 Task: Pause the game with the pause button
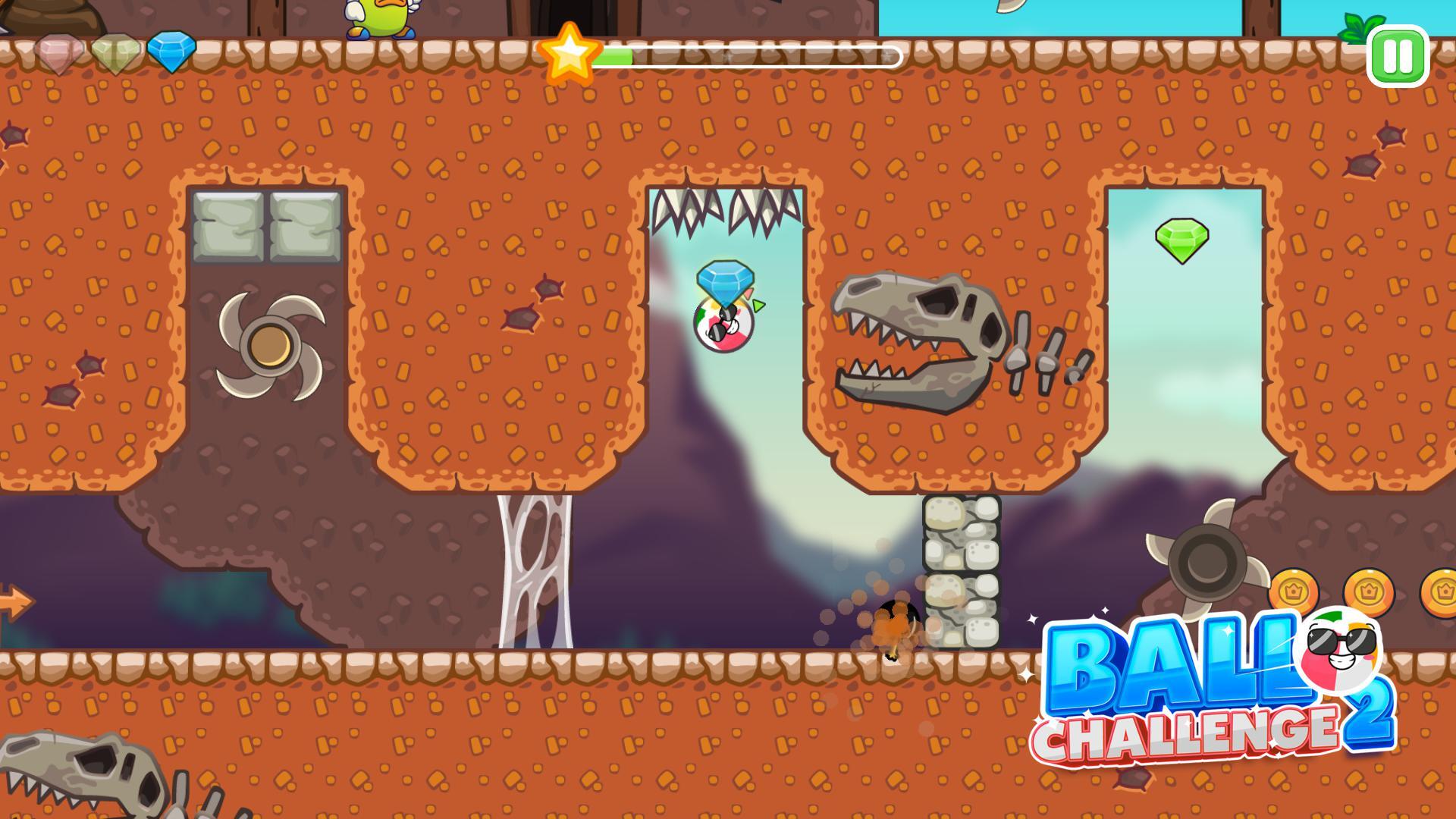click(x=1399, y=56)
